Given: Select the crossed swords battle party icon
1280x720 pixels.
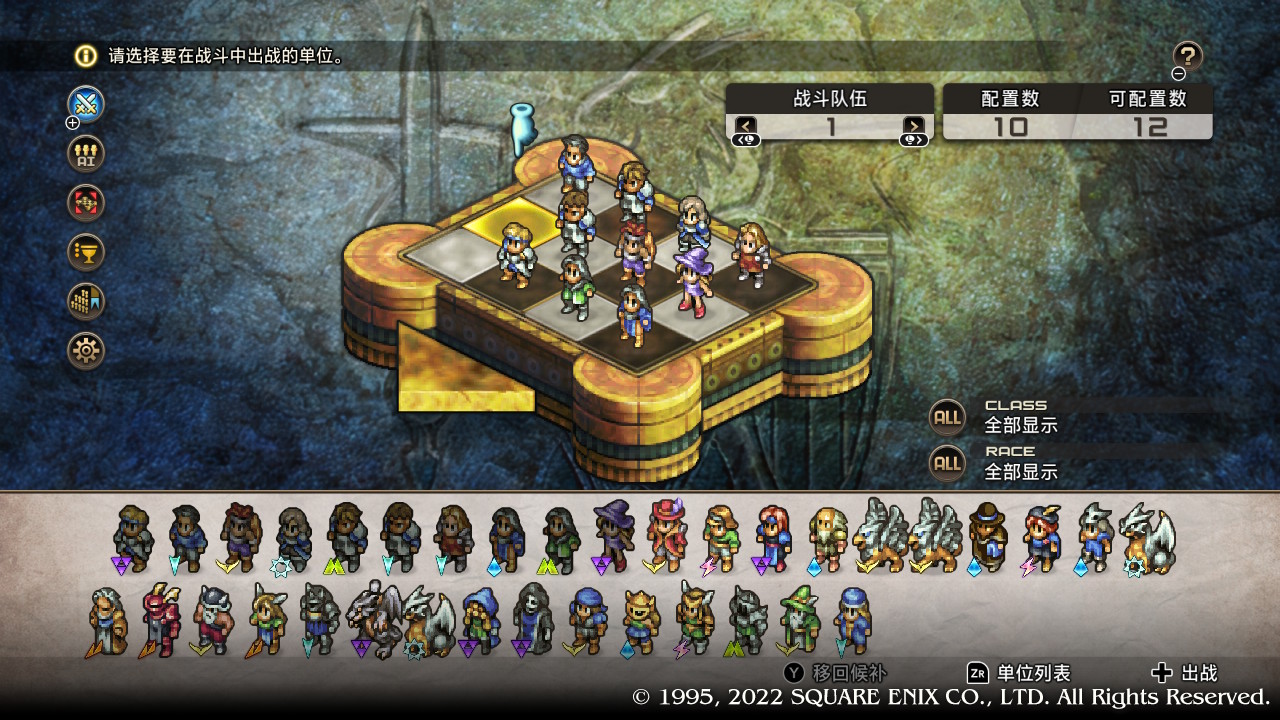Looking at the screenshot, I should 86,104.
